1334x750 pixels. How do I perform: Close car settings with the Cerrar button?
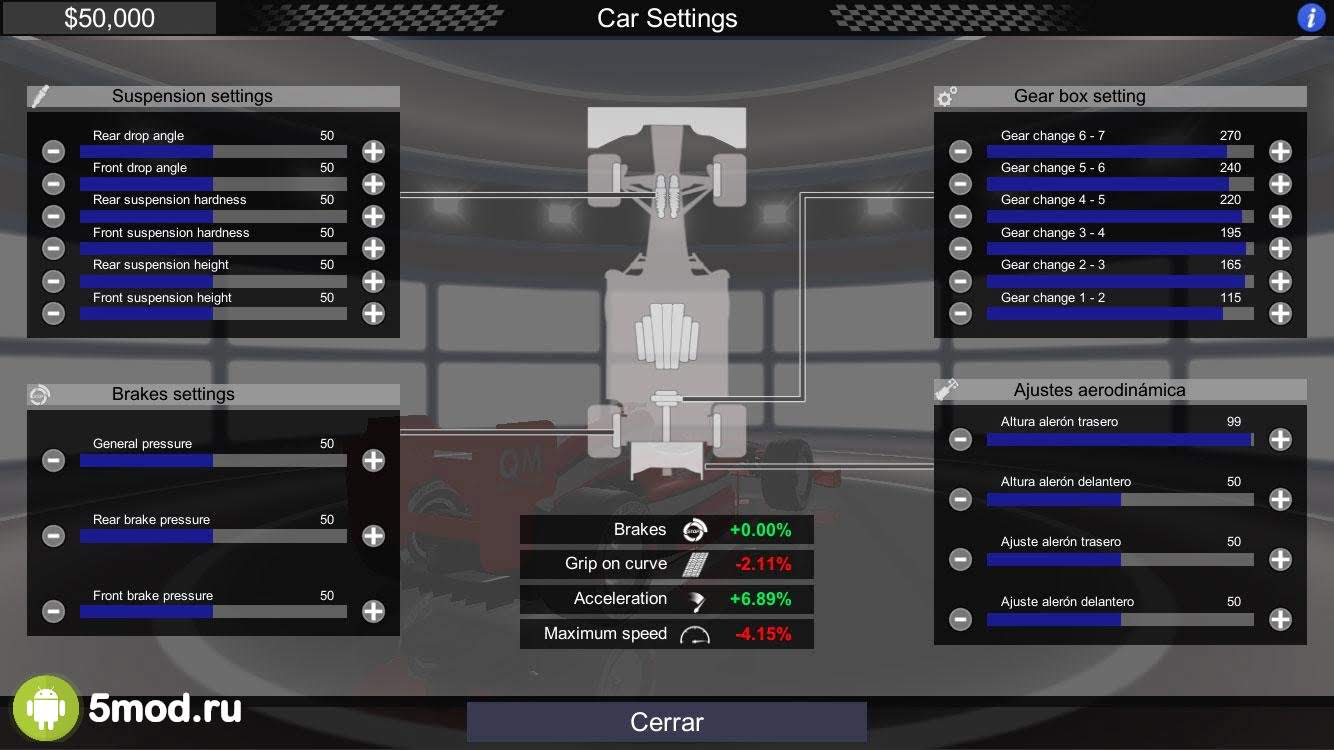click(x=666, y=722)
